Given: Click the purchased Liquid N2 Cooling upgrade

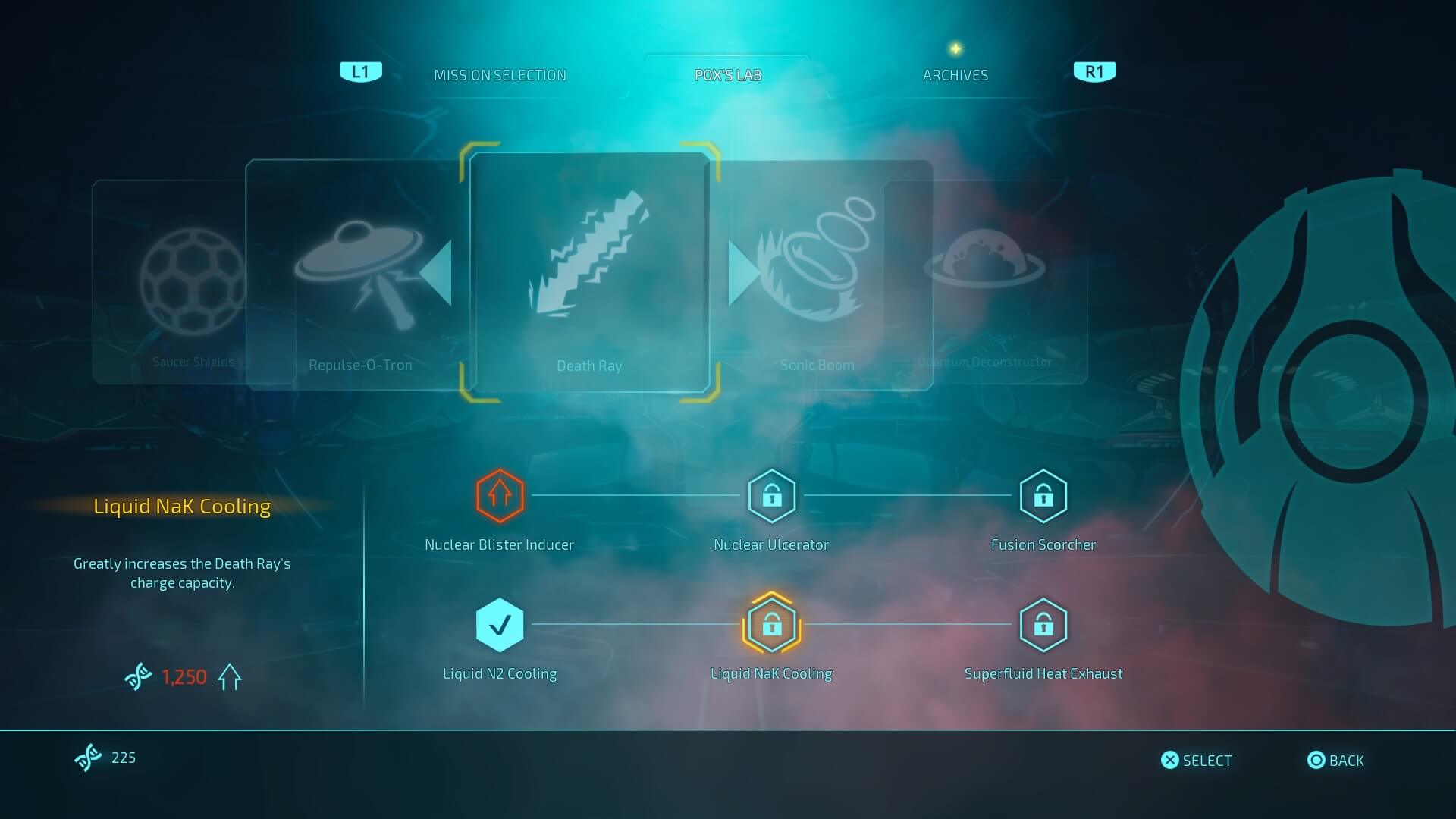Looking at the screenshot, I should [x=500, y=625].
